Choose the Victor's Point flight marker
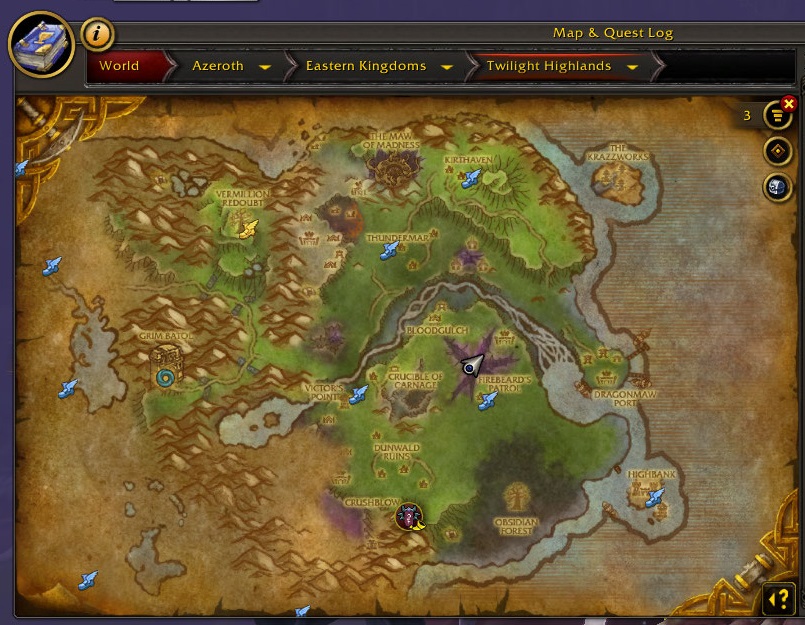This screenshot has height=625, width=805. [358, 395]
